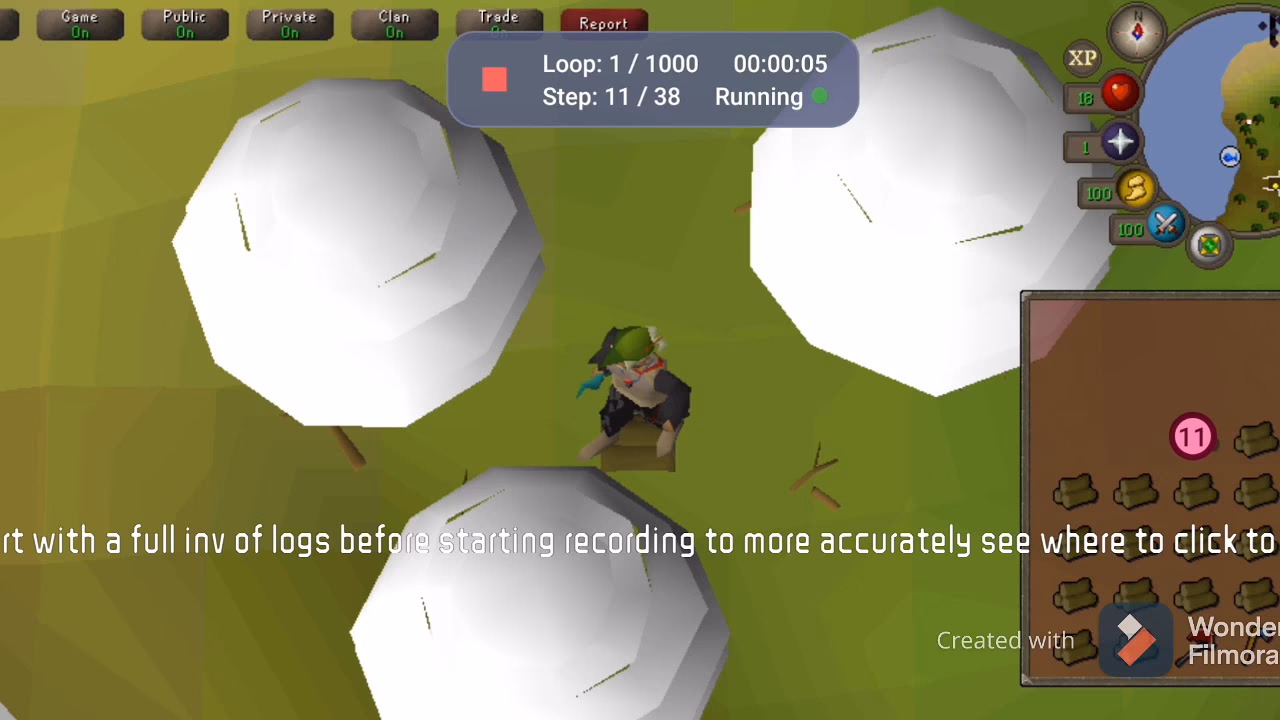Viewport: 1280px width, 720px height.
Task: Click the Running status indicator
Action: [758, 97]
